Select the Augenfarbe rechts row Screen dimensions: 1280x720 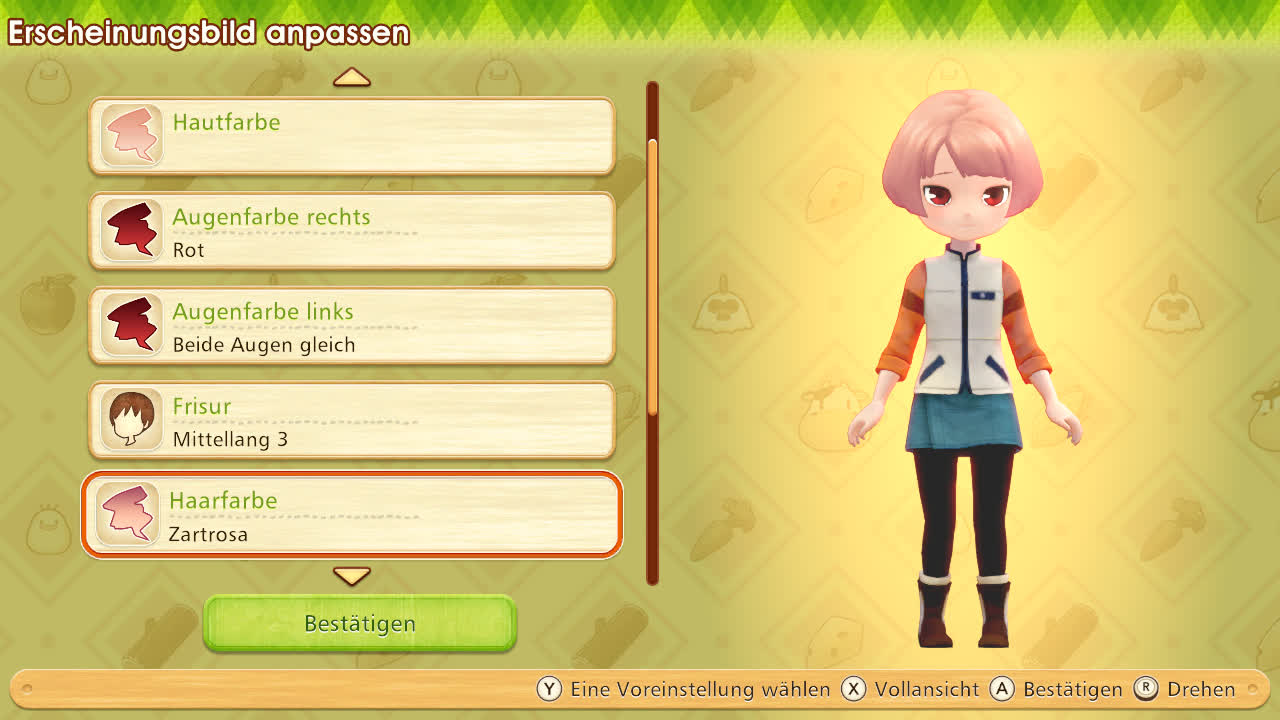point(352,231)
